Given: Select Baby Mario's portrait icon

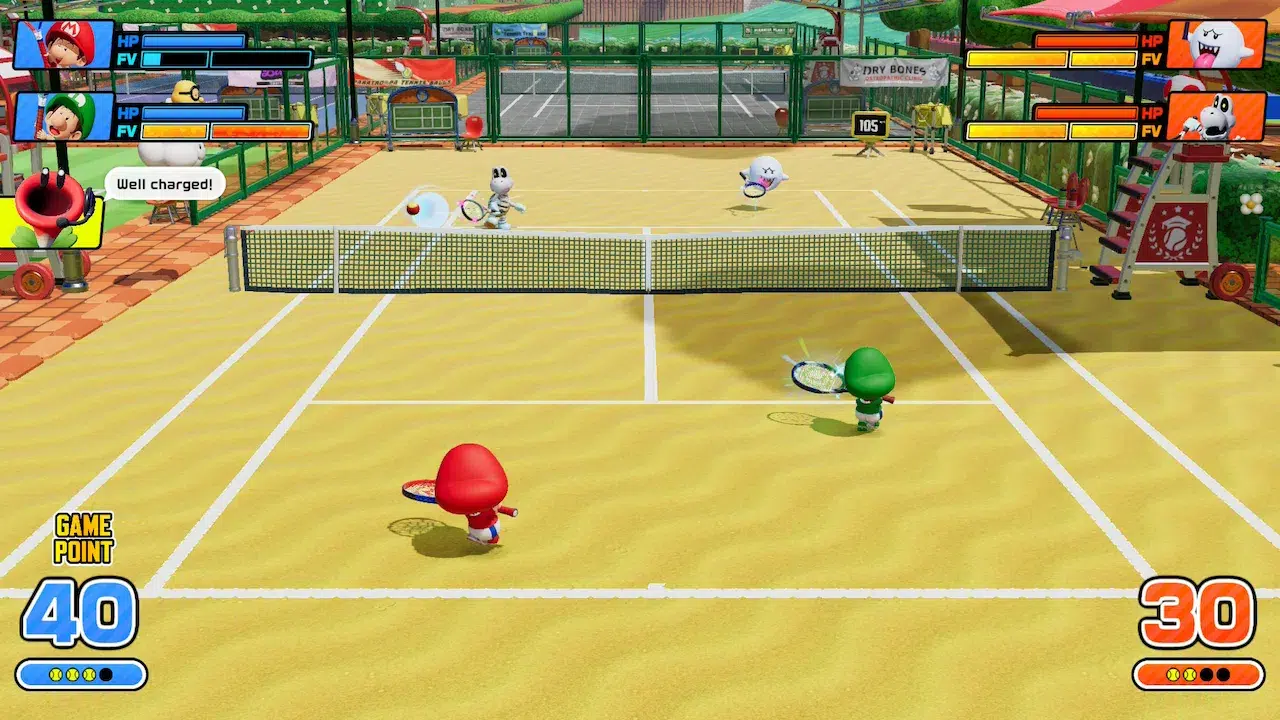Looking at the screenshot, I should [63, 45].
